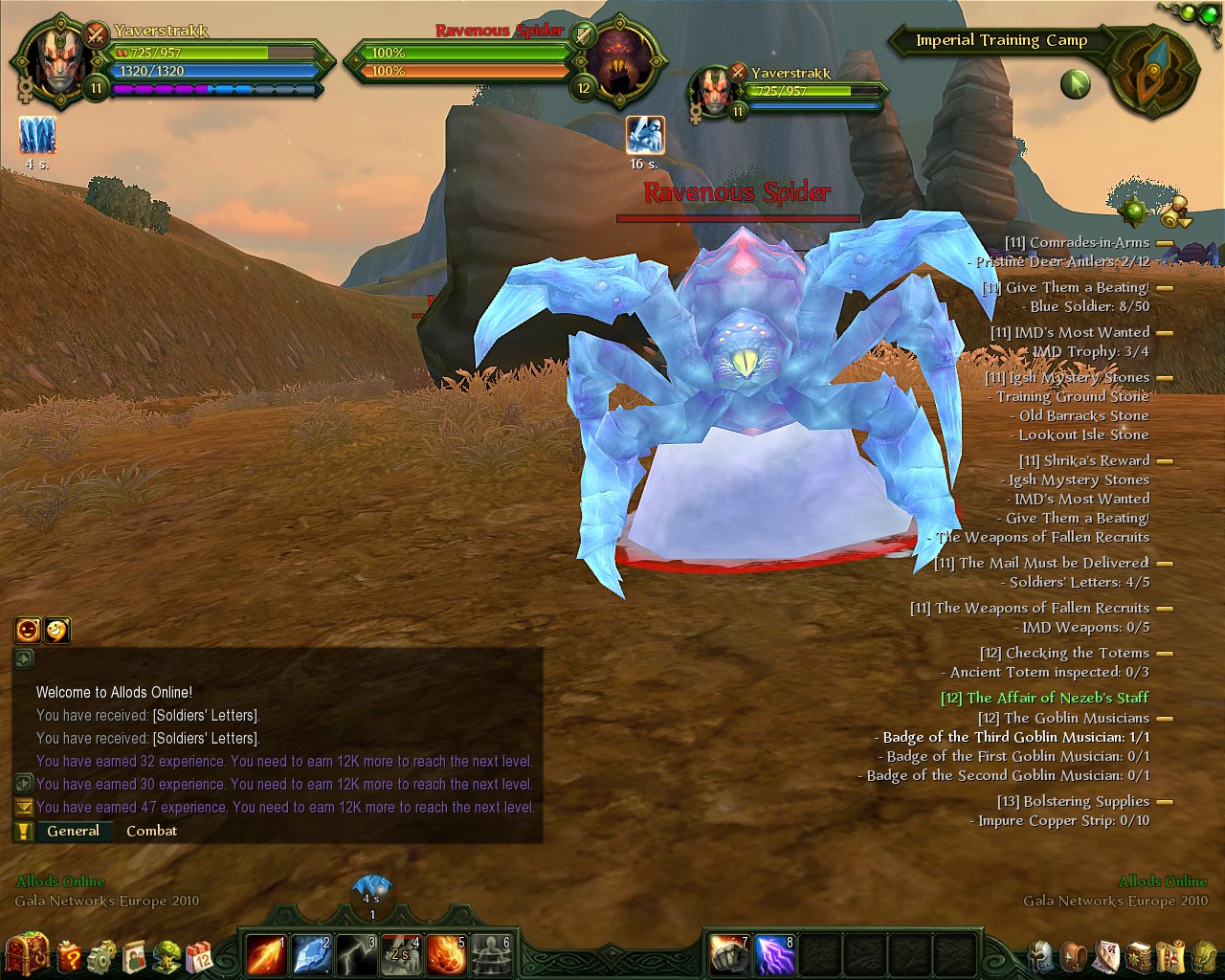Collapse The Goblin Musicians quest entry
The height and width of the screenshot is (980, 1225).
pyautogui.click(x=1165, y=718)
